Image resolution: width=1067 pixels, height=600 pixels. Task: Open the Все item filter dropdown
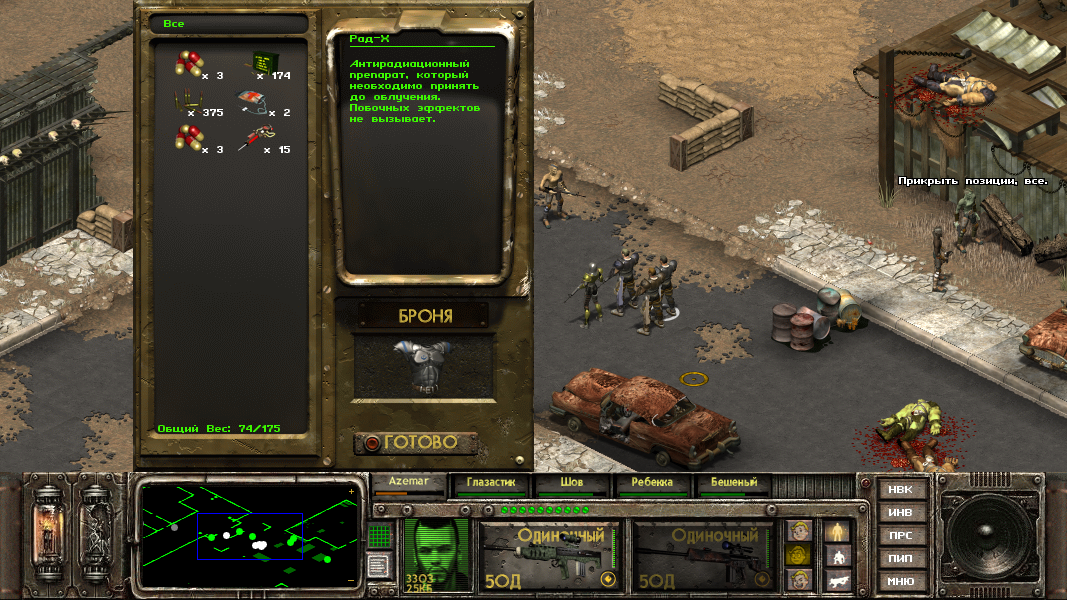click(x=227, y=24)
